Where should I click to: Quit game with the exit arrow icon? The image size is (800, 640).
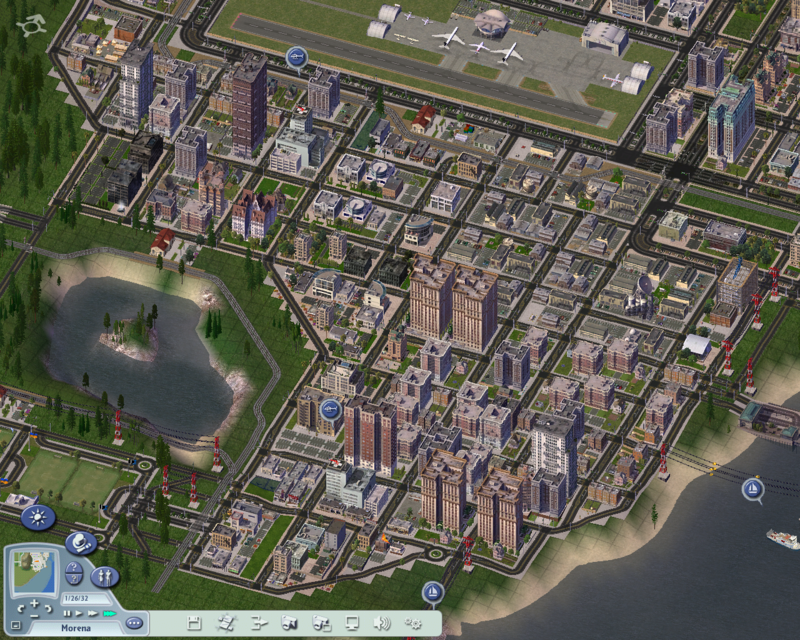pos(257,623)
